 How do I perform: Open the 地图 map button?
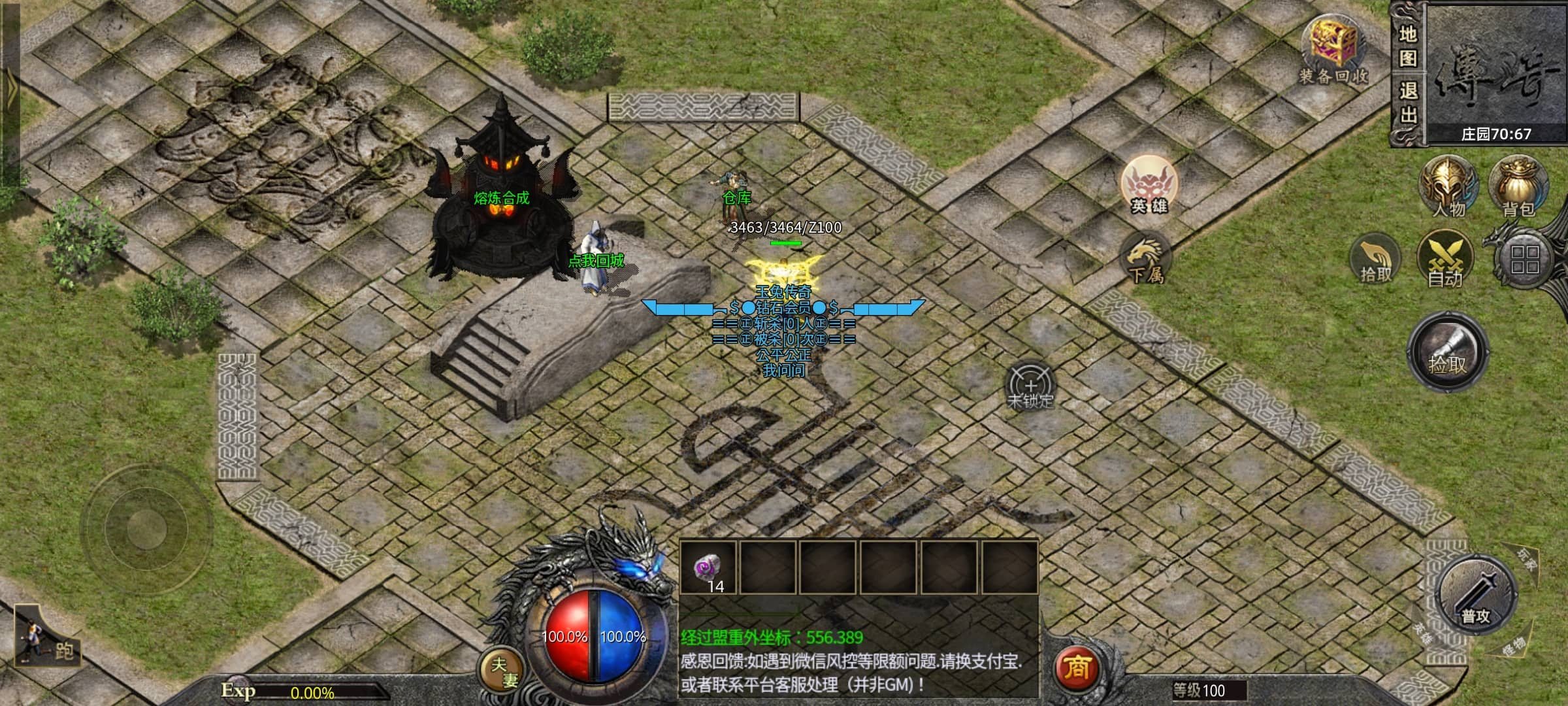point(1408,46)
